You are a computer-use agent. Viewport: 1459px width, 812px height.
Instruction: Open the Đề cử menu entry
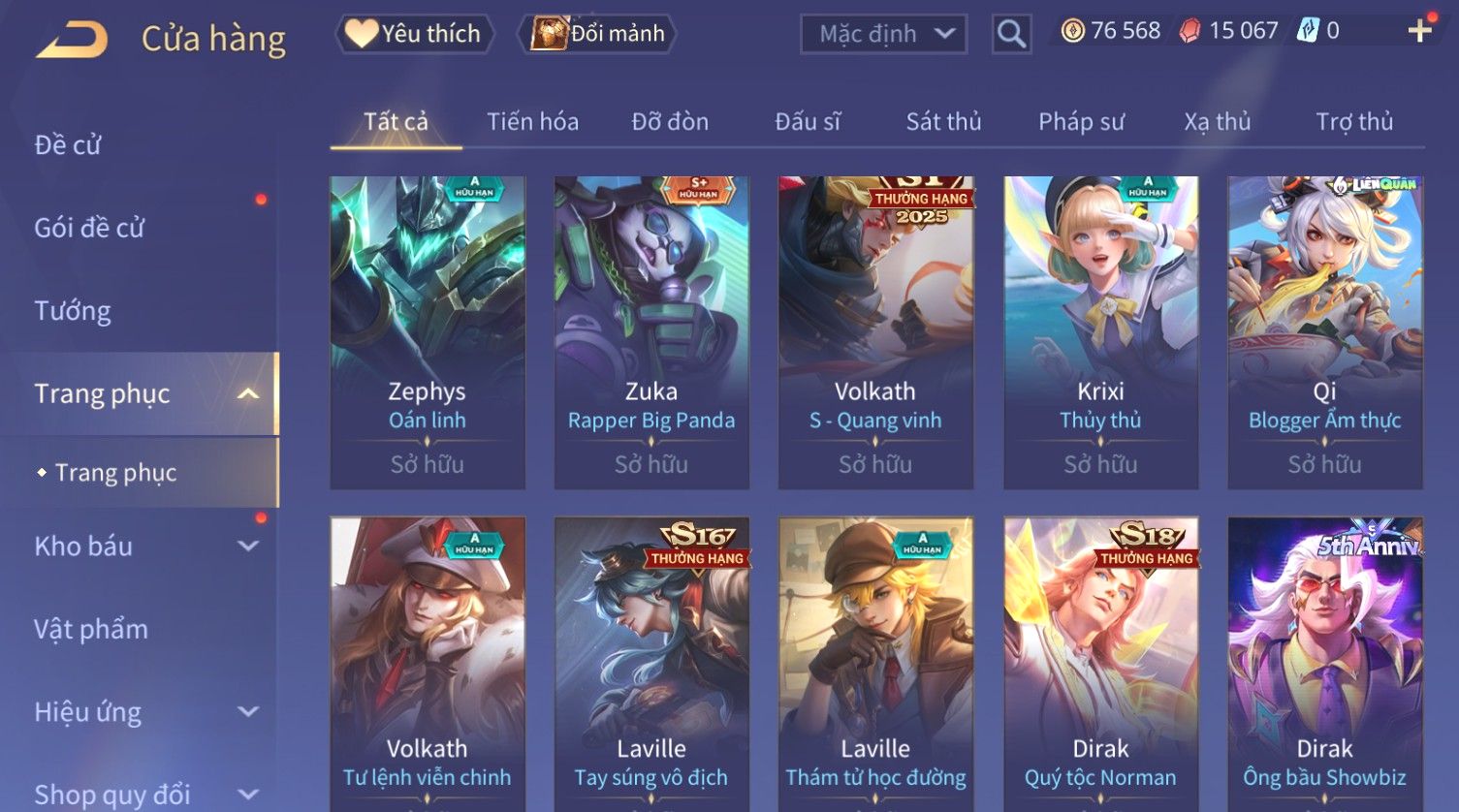coord(68,145)
